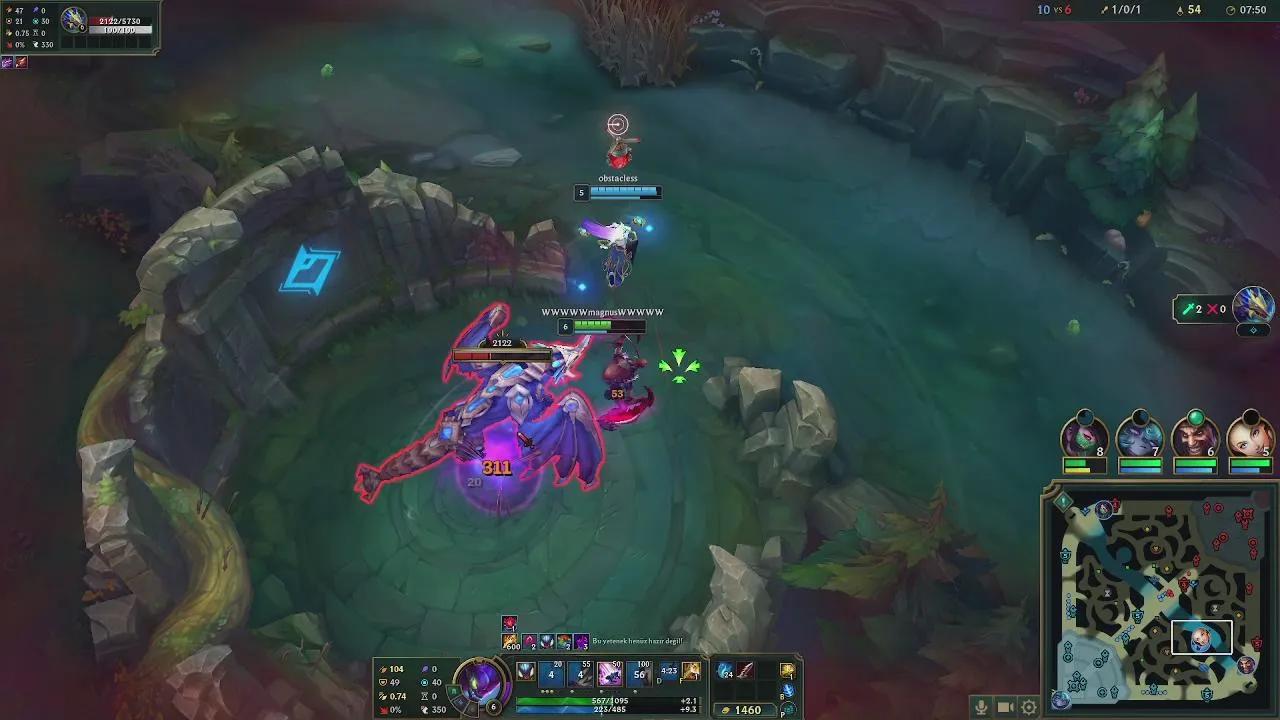
Task: Use the E ability icon showing 56
Action: click(639, 672)
